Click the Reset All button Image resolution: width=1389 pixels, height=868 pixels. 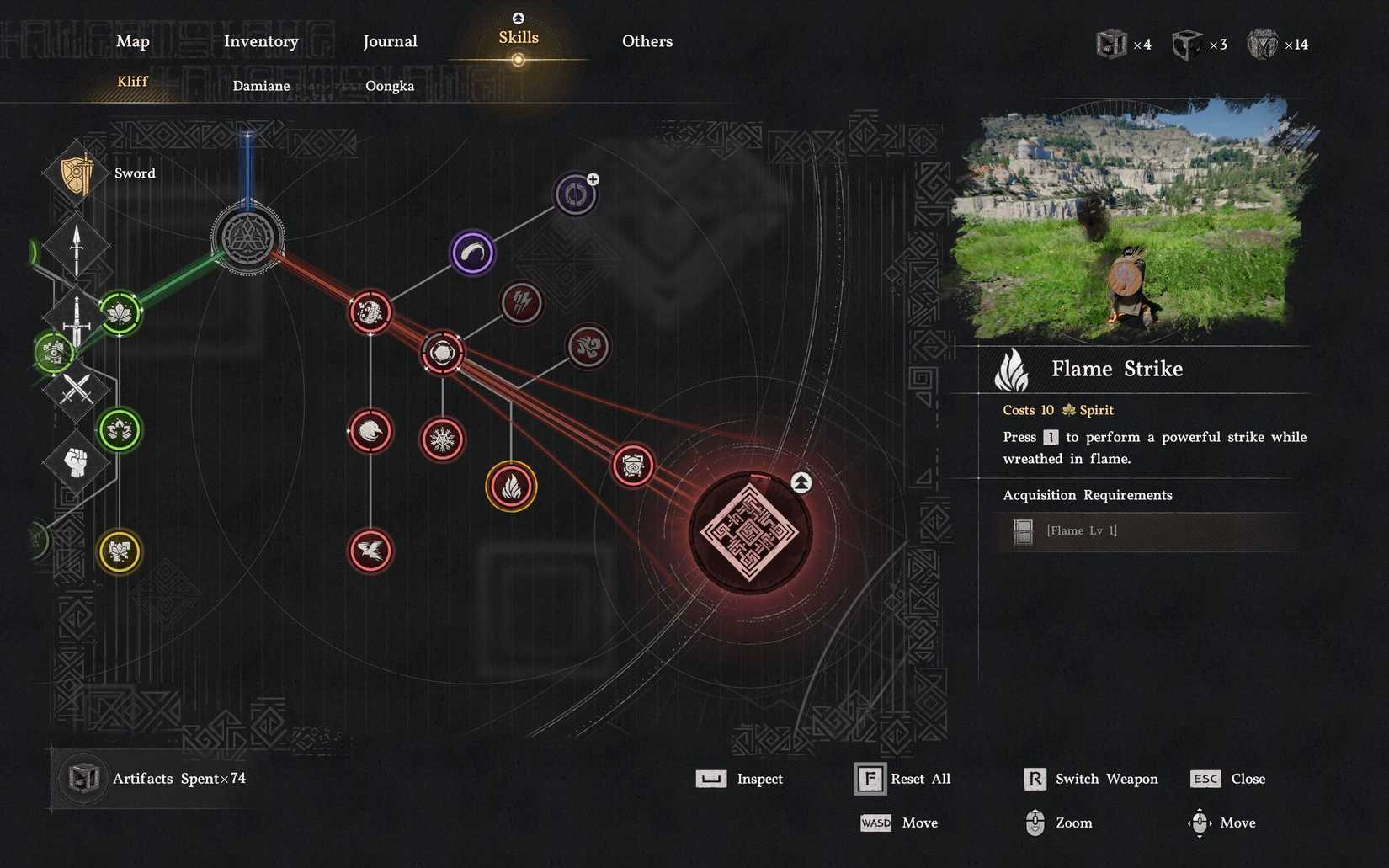tap(902, 779)
